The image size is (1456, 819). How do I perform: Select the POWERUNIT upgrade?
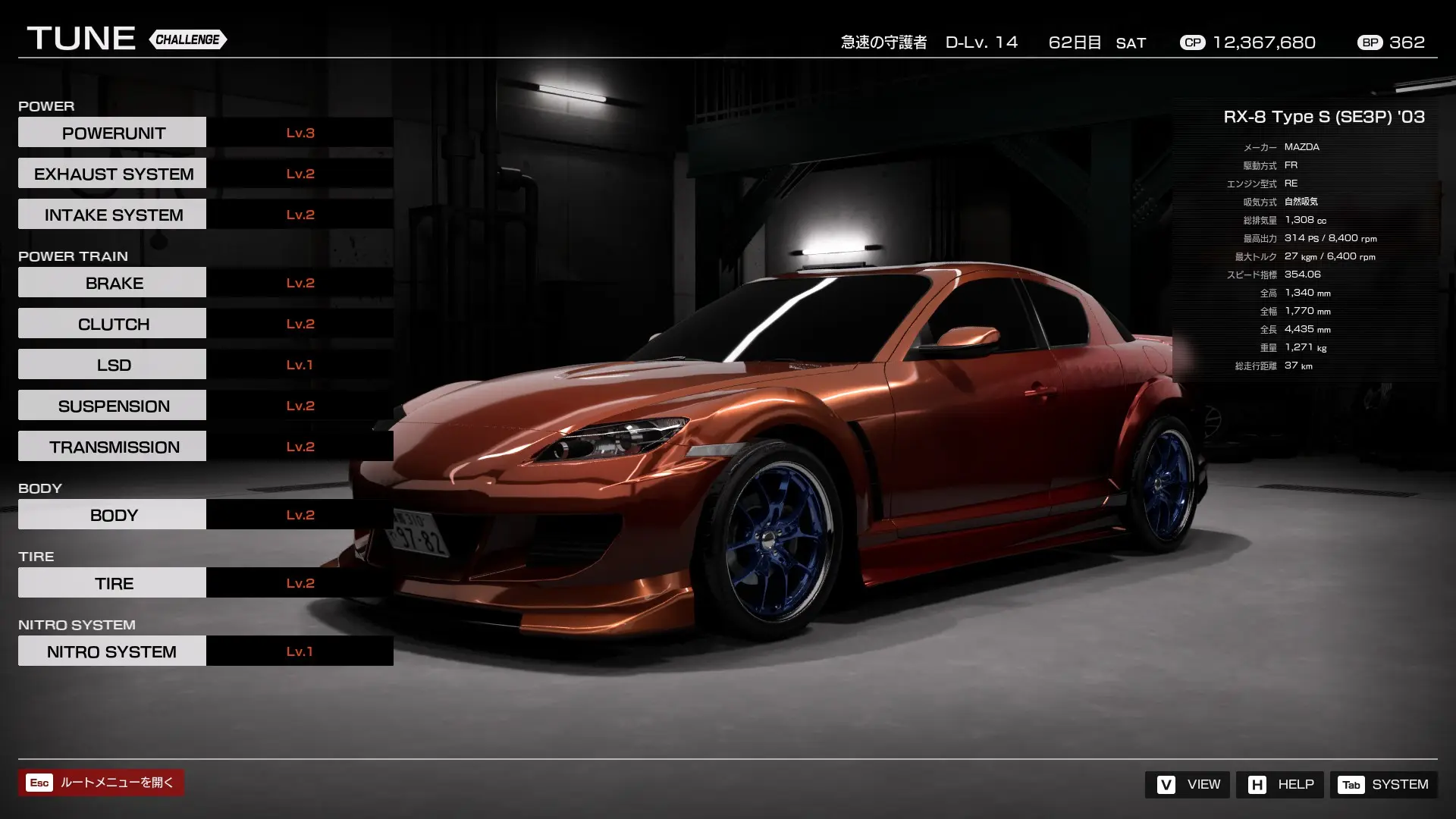coord(111,132)
